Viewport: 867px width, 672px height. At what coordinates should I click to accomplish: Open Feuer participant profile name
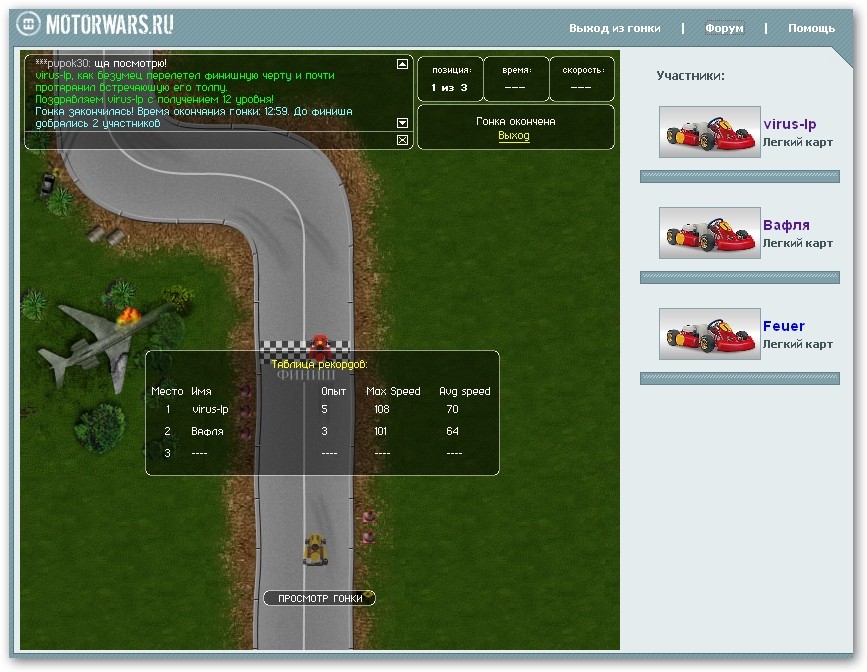coord(783,326)
